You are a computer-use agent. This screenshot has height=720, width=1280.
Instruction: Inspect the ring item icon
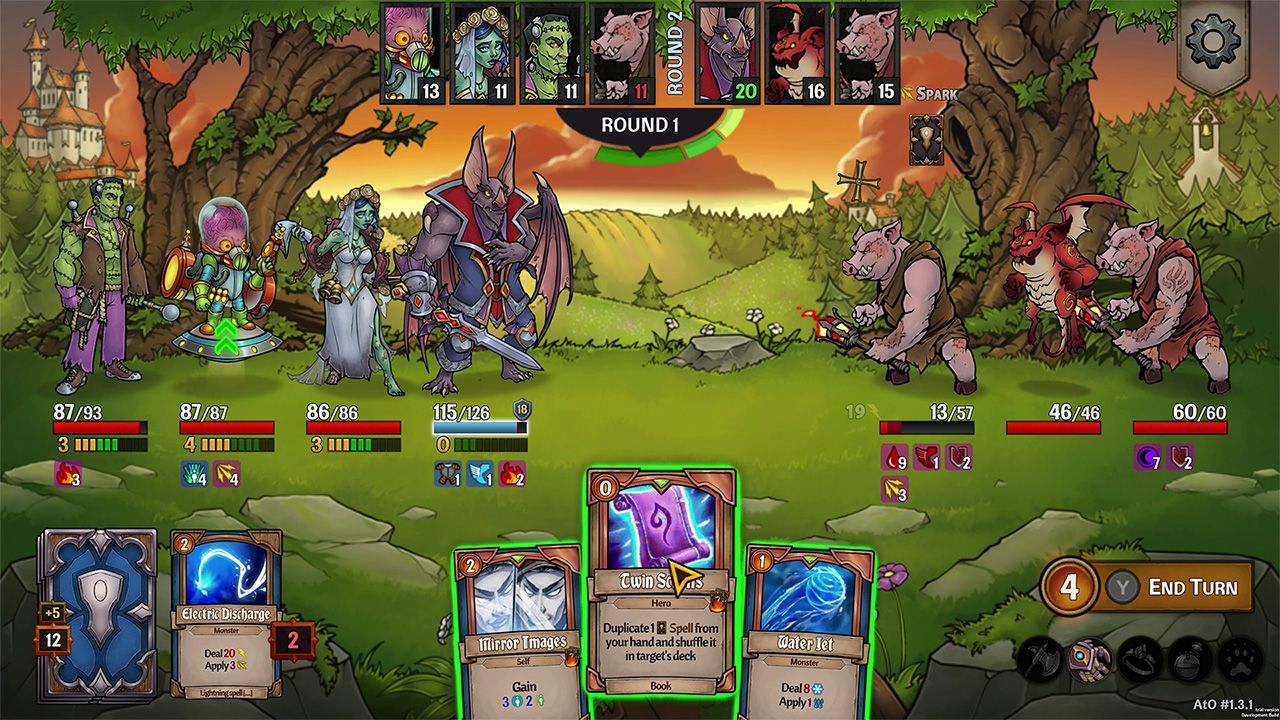click(1140, 660)
